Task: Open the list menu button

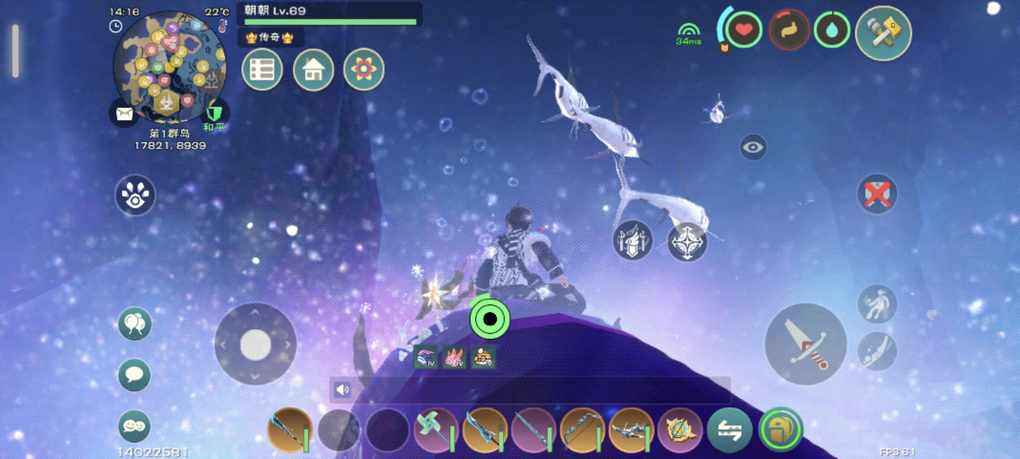Action: click(262, 70)
